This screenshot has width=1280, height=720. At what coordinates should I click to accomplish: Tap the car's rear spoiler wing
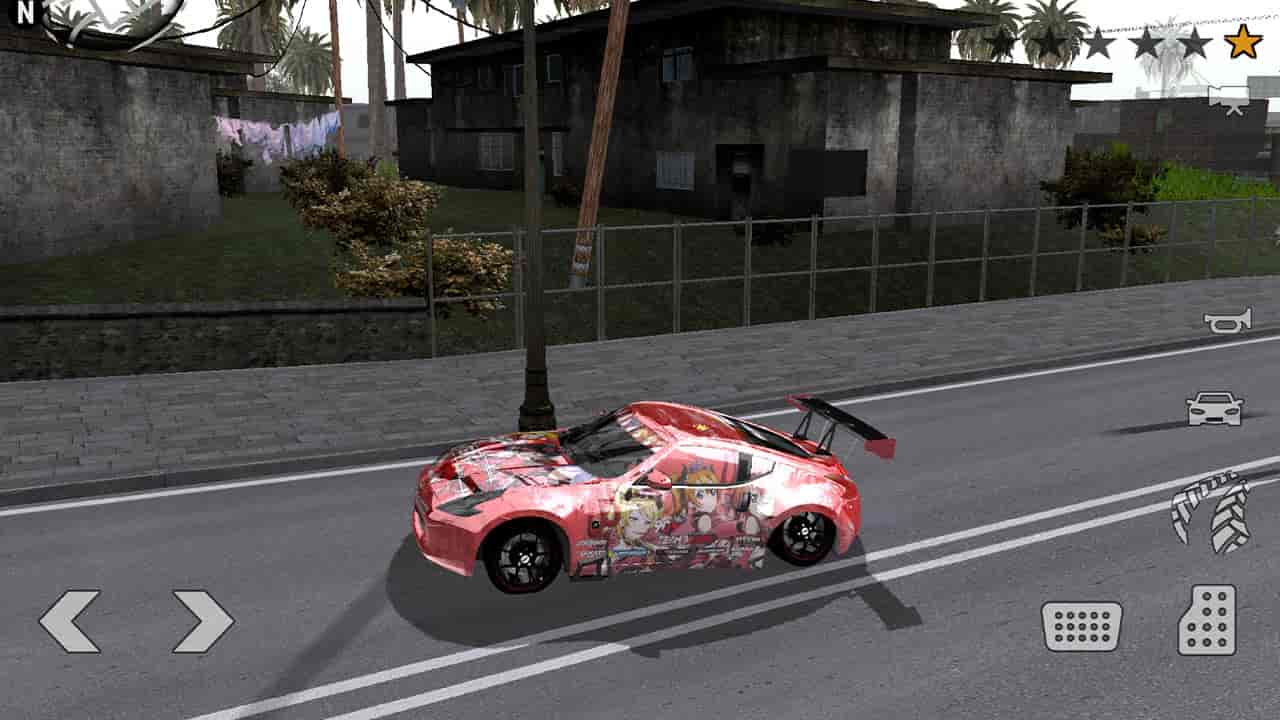click(x=835, y=420)
